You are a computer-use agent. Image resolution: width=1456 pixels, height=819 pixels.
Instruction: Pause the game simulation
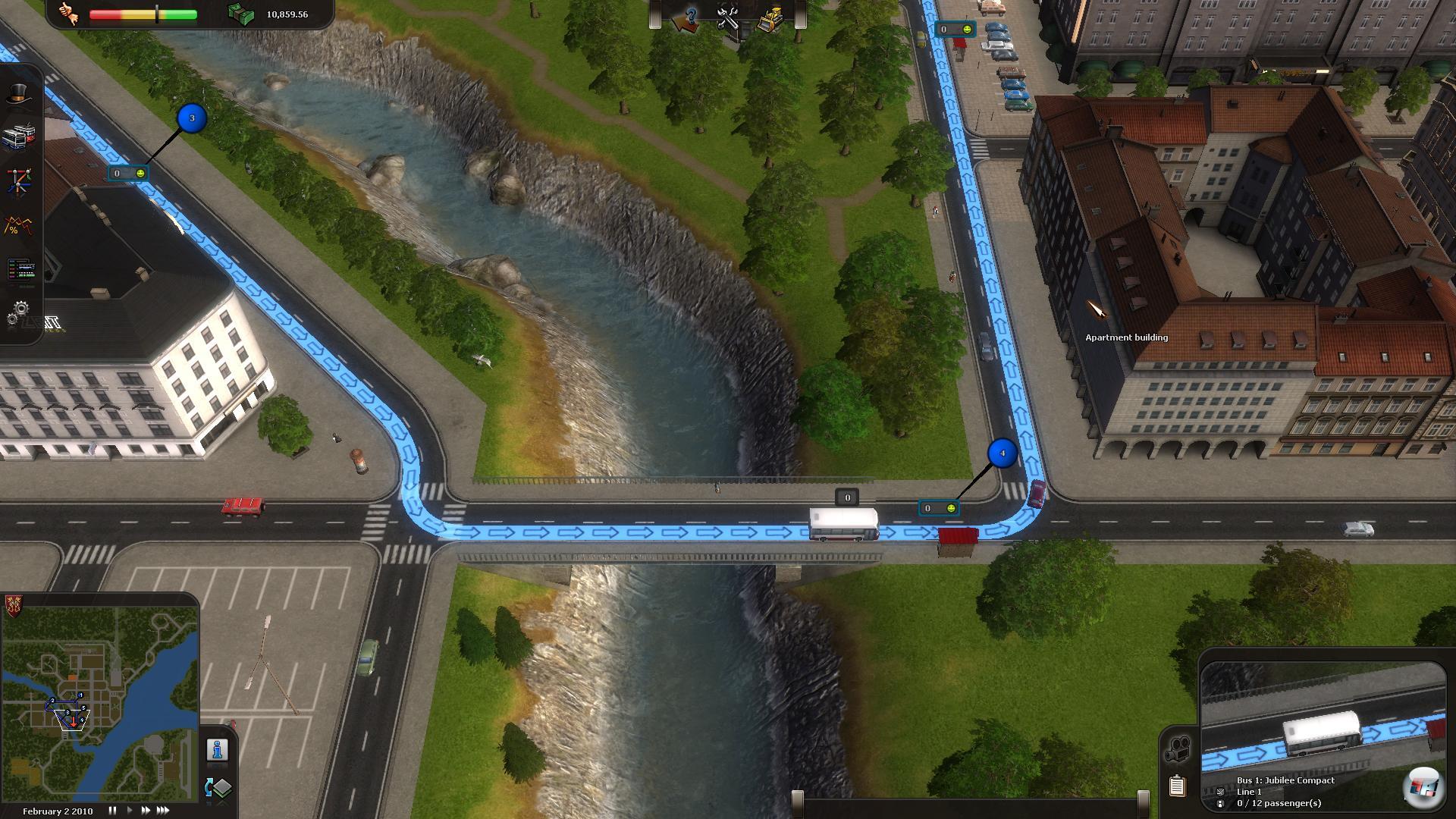112,811
